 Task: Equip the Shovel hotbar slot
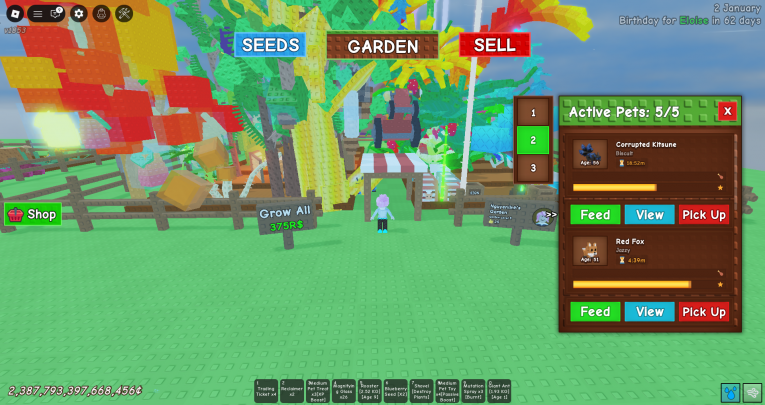(421, 390)
